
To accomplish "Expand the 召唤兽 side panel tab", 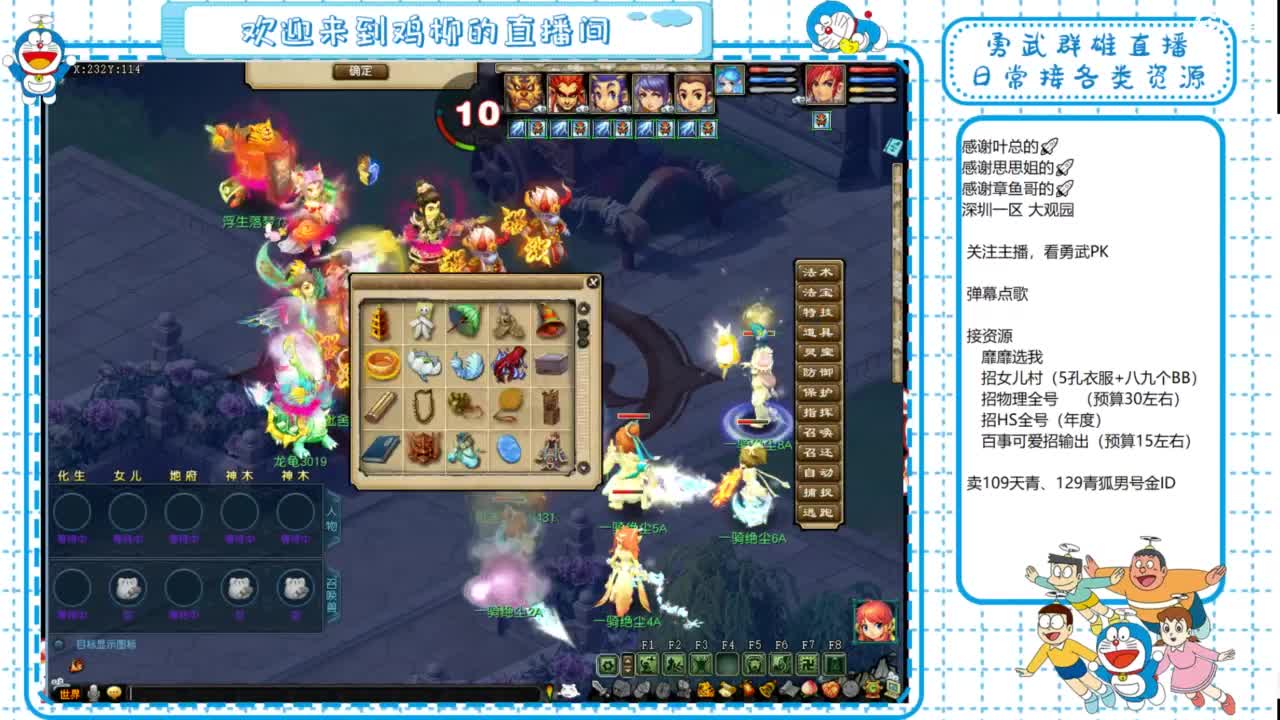I will pos(332,590).
